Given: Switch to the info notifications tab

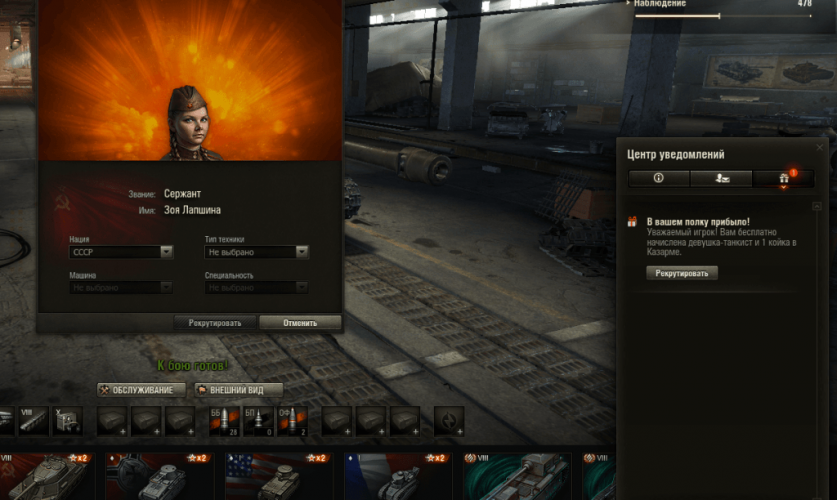Looking at the screenshot, I should pyautogui.click(x=658, y=178).
